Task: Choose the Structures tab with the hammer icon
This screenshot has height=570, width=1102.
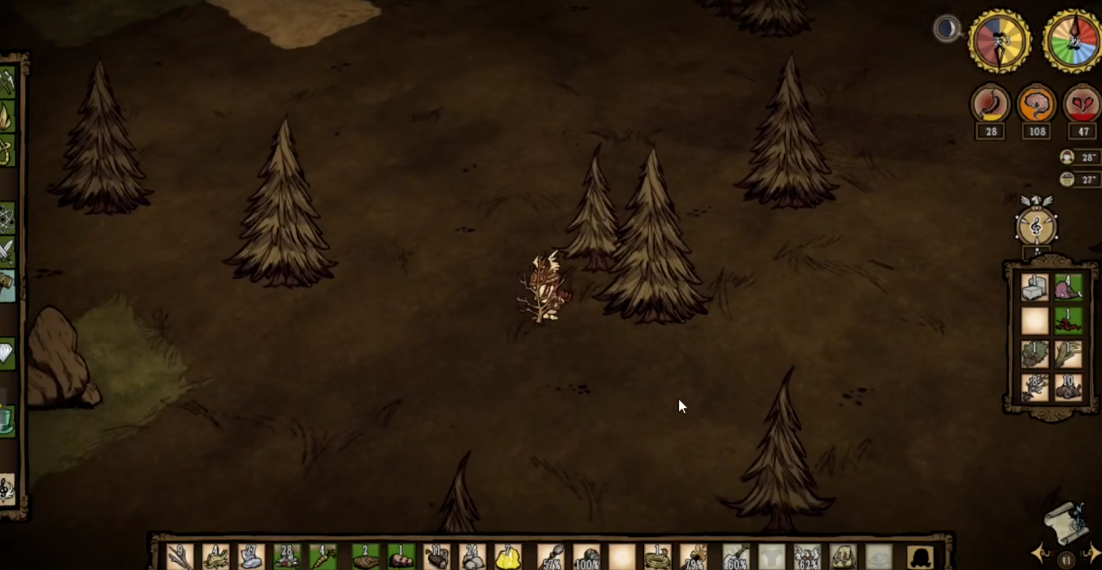Action: click(x=7, y=284)
